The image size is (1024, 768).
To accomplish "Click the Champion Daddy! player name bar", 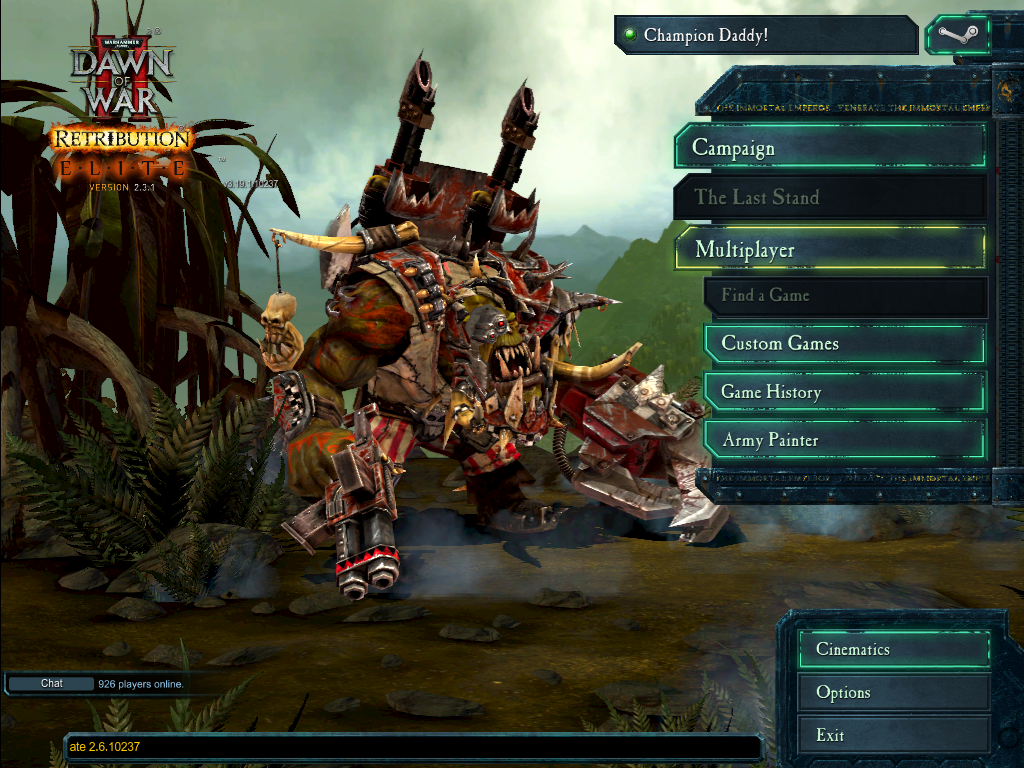I will [766, 35].
